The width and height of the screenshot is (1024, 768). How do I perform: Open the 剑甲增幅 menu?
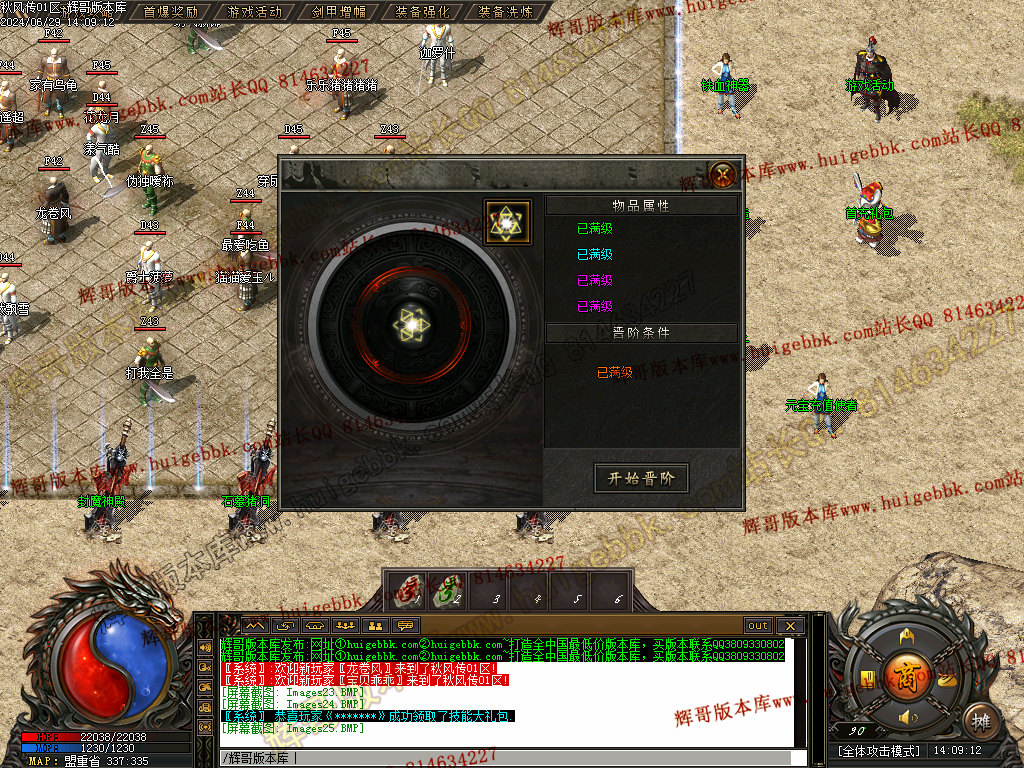click(x=338, y=12)
